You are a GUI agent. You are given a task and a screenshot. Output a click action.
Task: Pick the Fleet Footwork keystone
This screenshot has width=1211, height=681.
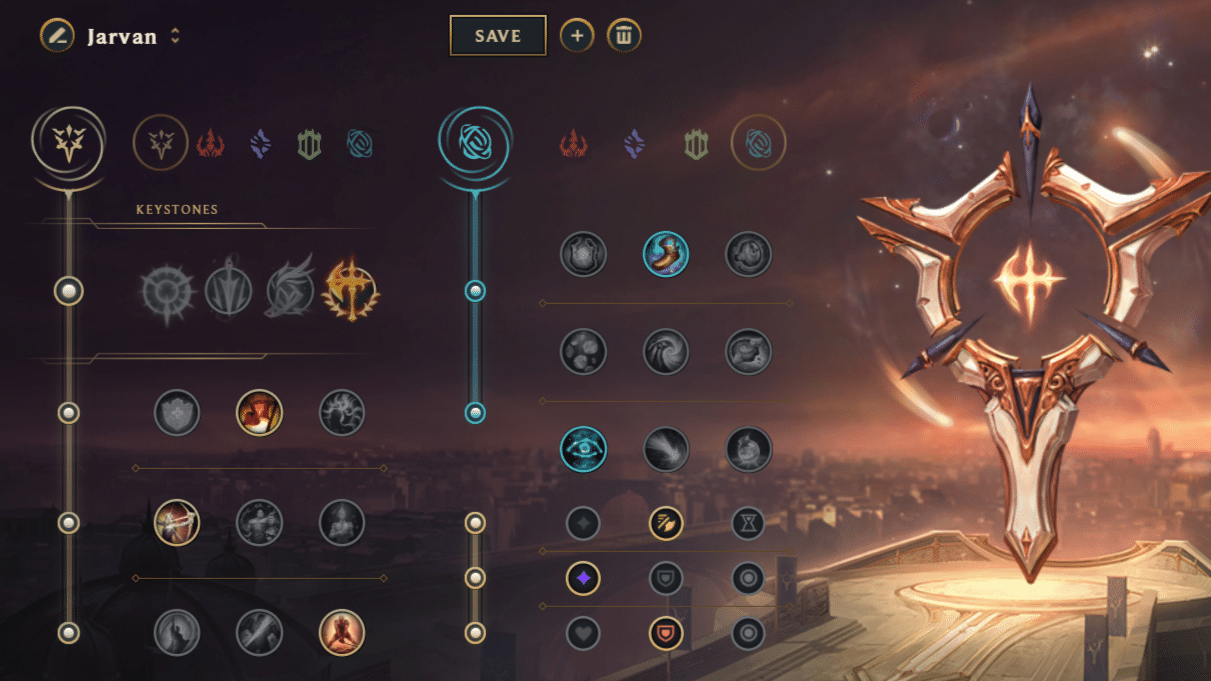[x=289, y=291]
